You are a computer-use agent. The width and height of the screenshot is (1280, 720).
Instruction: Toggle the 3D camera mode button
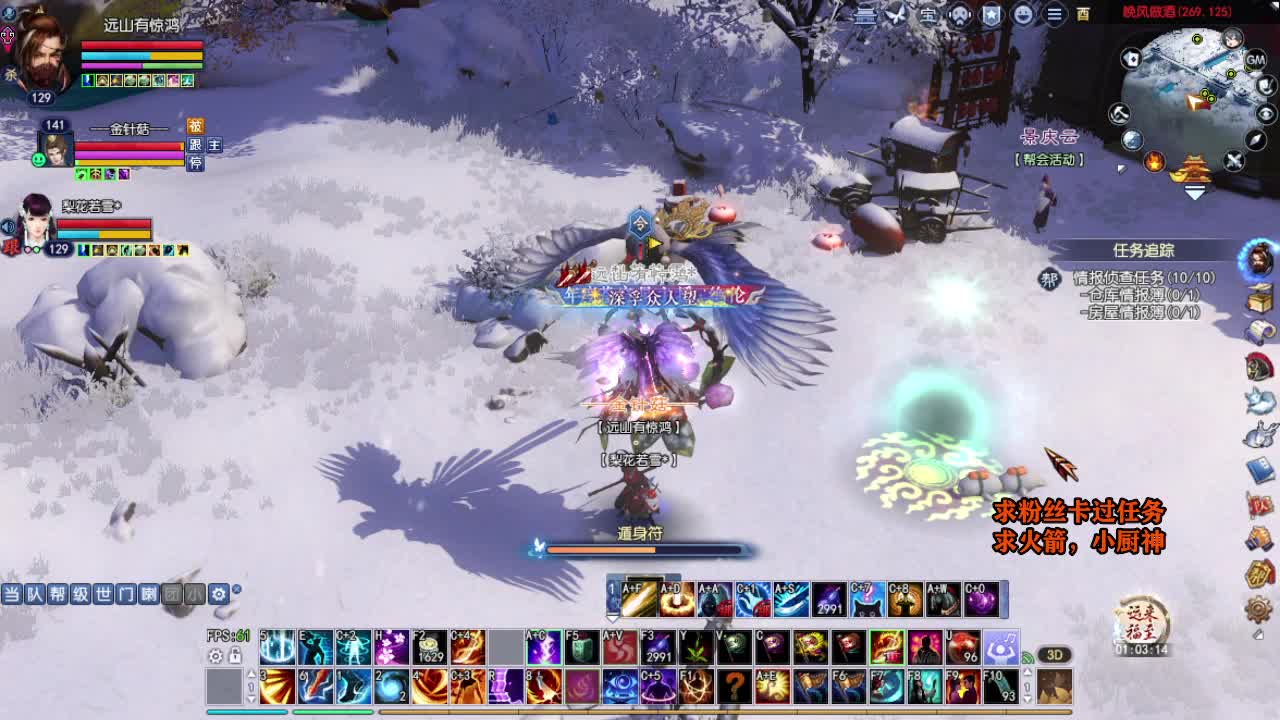pos(1054,655)
